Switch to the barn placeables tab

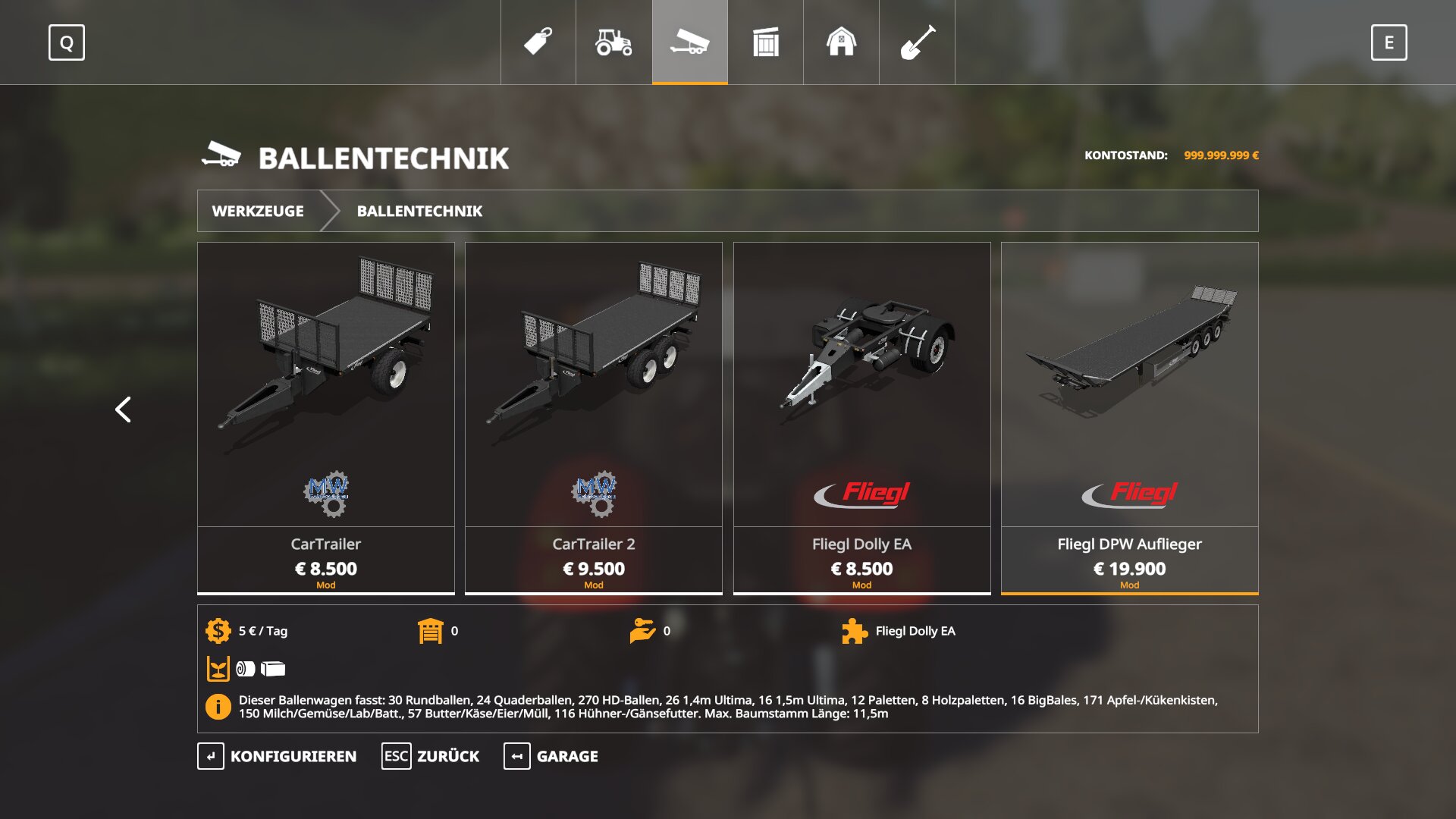click(x=841, y=42)
